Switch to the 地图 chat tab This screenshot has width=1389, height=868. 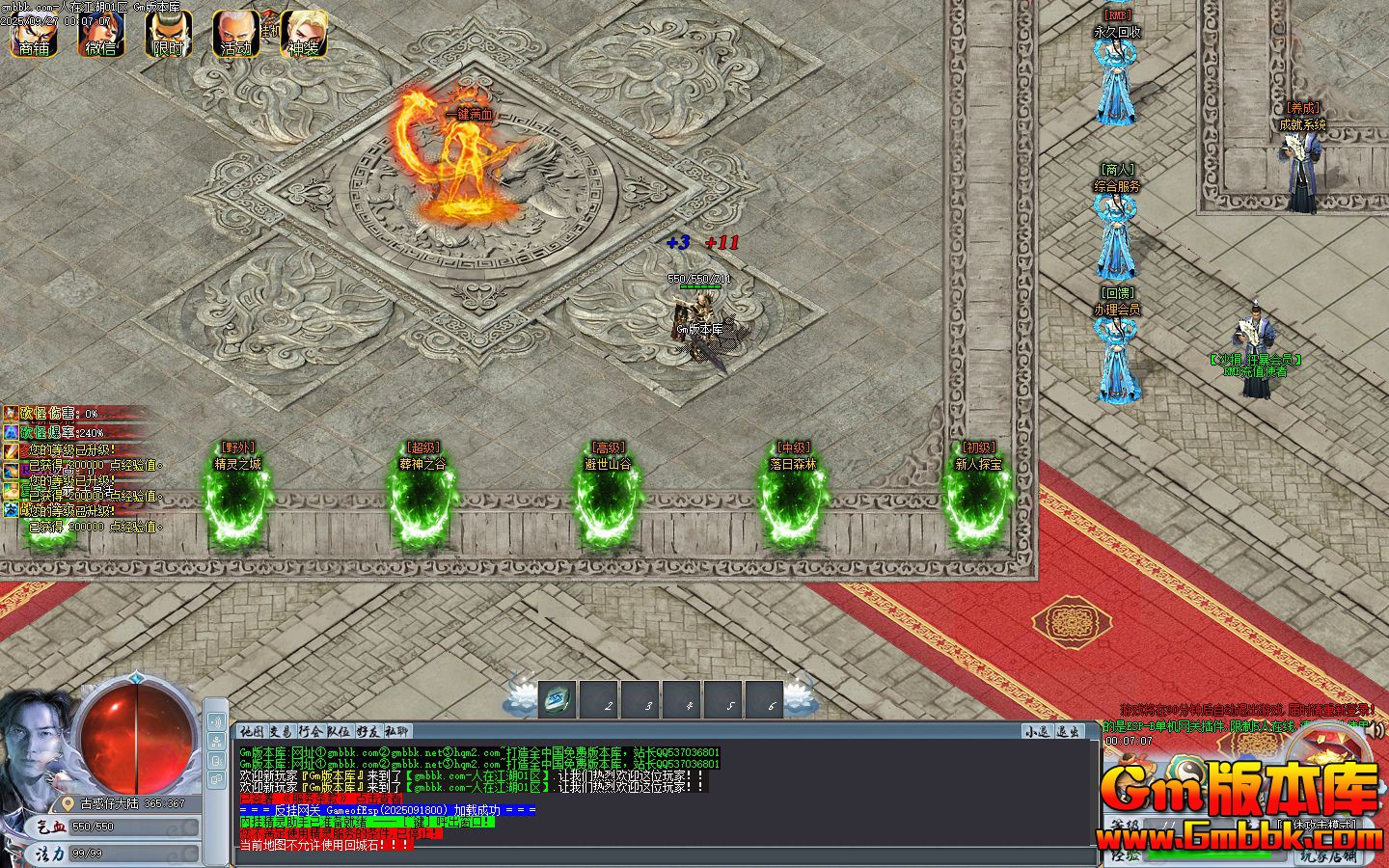(x=253, y=732)
